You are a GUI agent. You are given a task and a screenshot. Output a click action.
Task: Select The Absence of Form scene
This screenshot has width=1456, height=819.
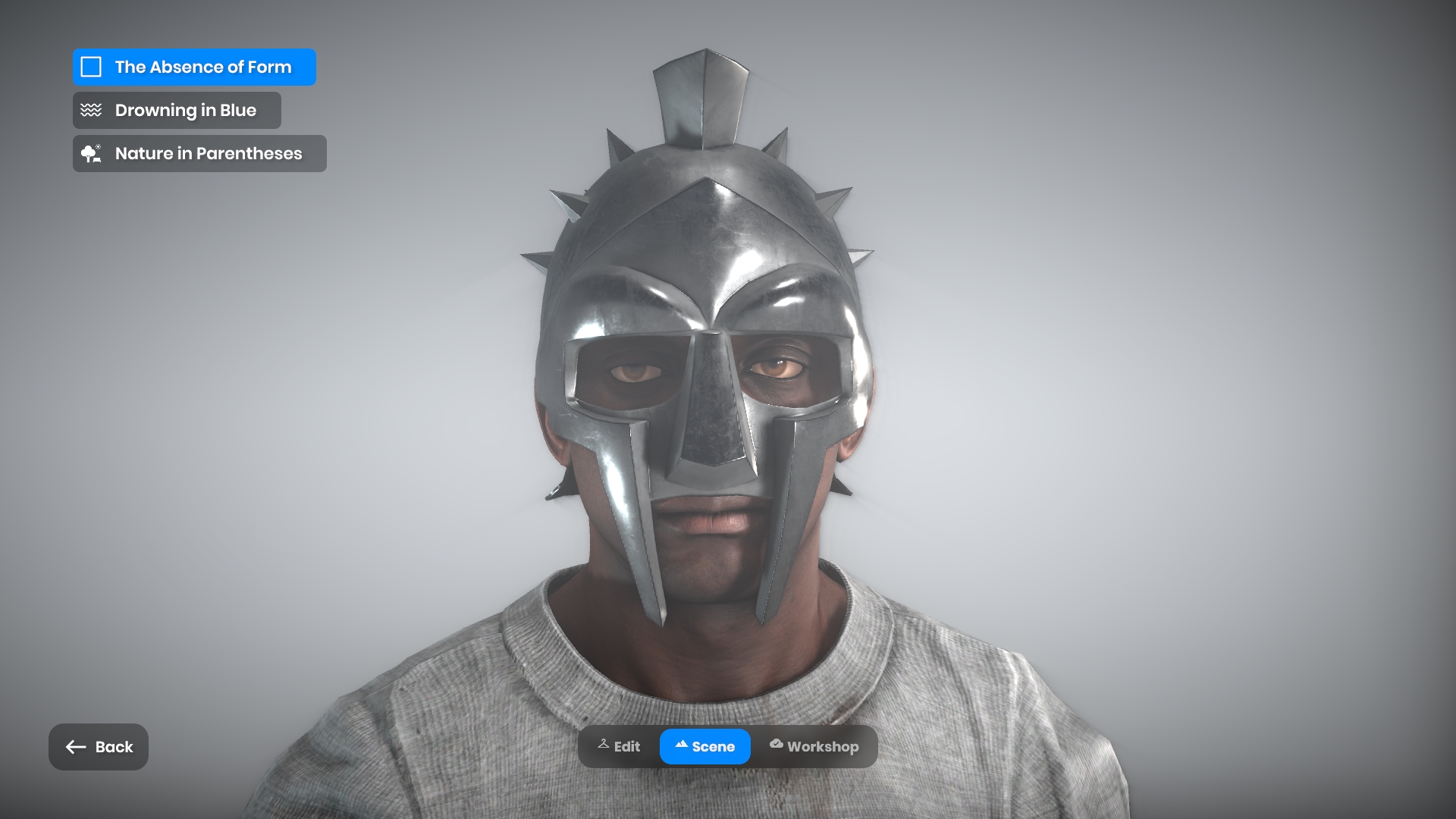point(194,67)
